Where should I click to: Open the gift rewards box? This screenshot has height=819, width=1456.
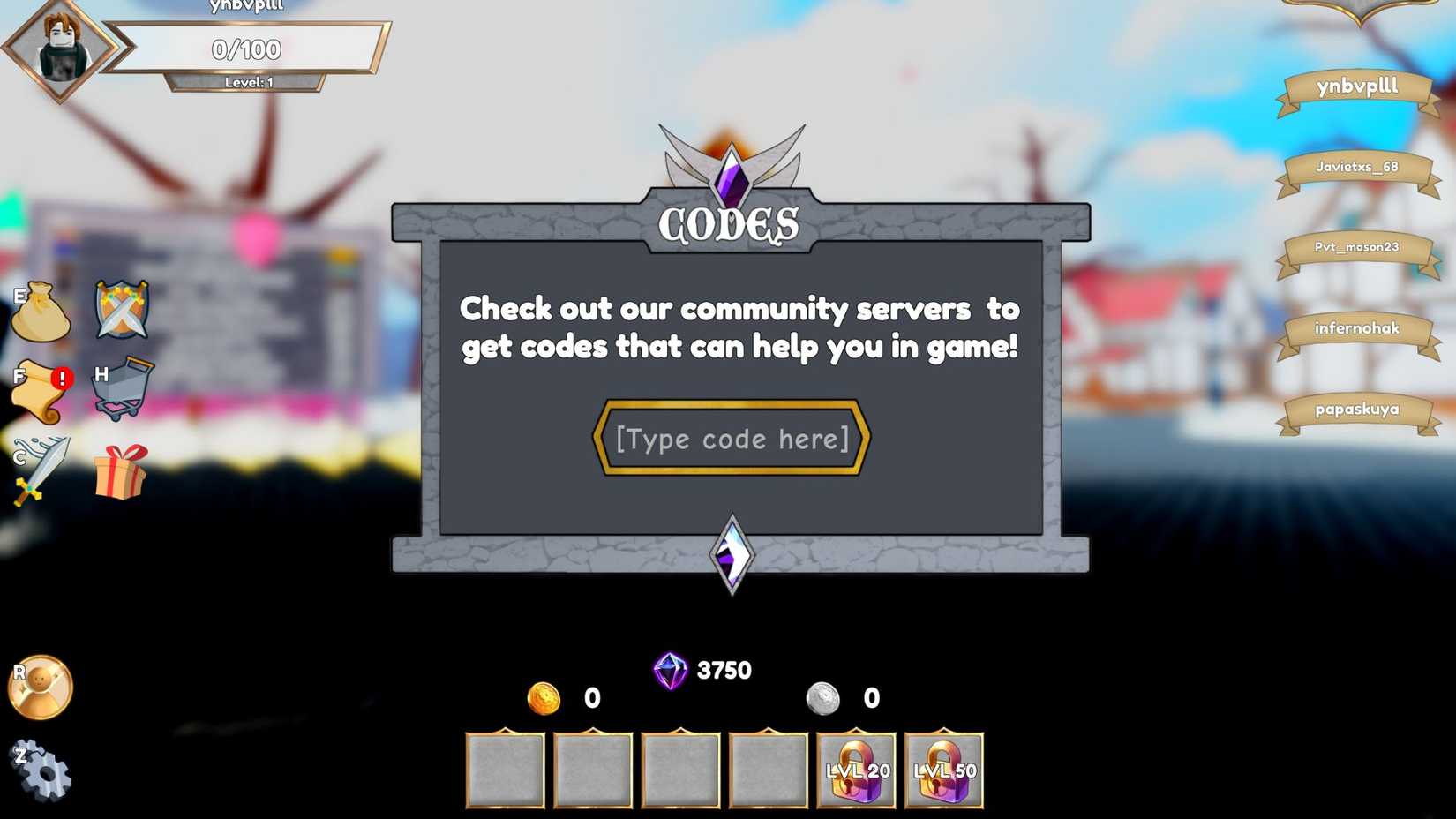[120, 472]
